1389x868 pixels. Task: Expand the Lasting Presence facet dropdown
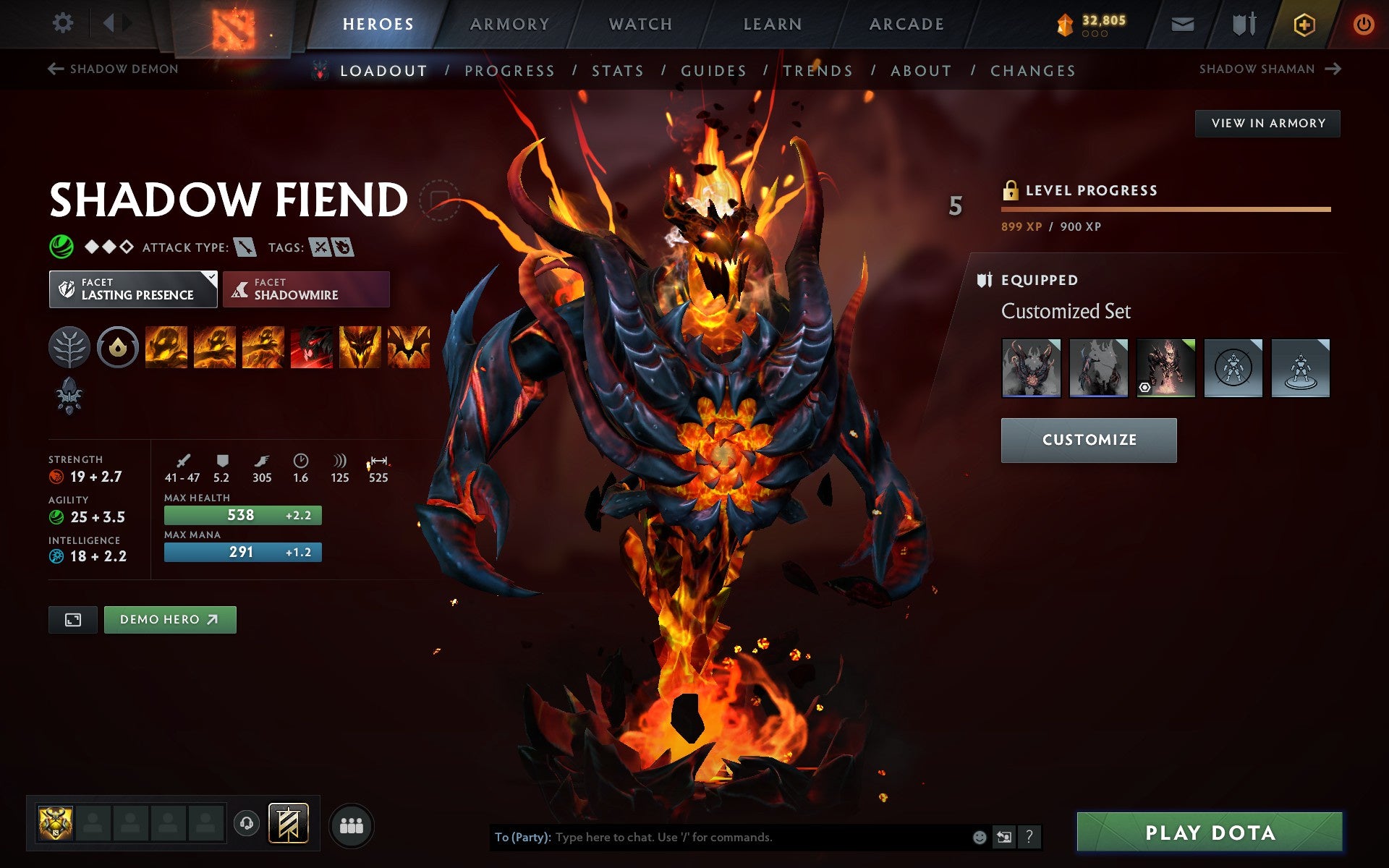coord(210,276)
